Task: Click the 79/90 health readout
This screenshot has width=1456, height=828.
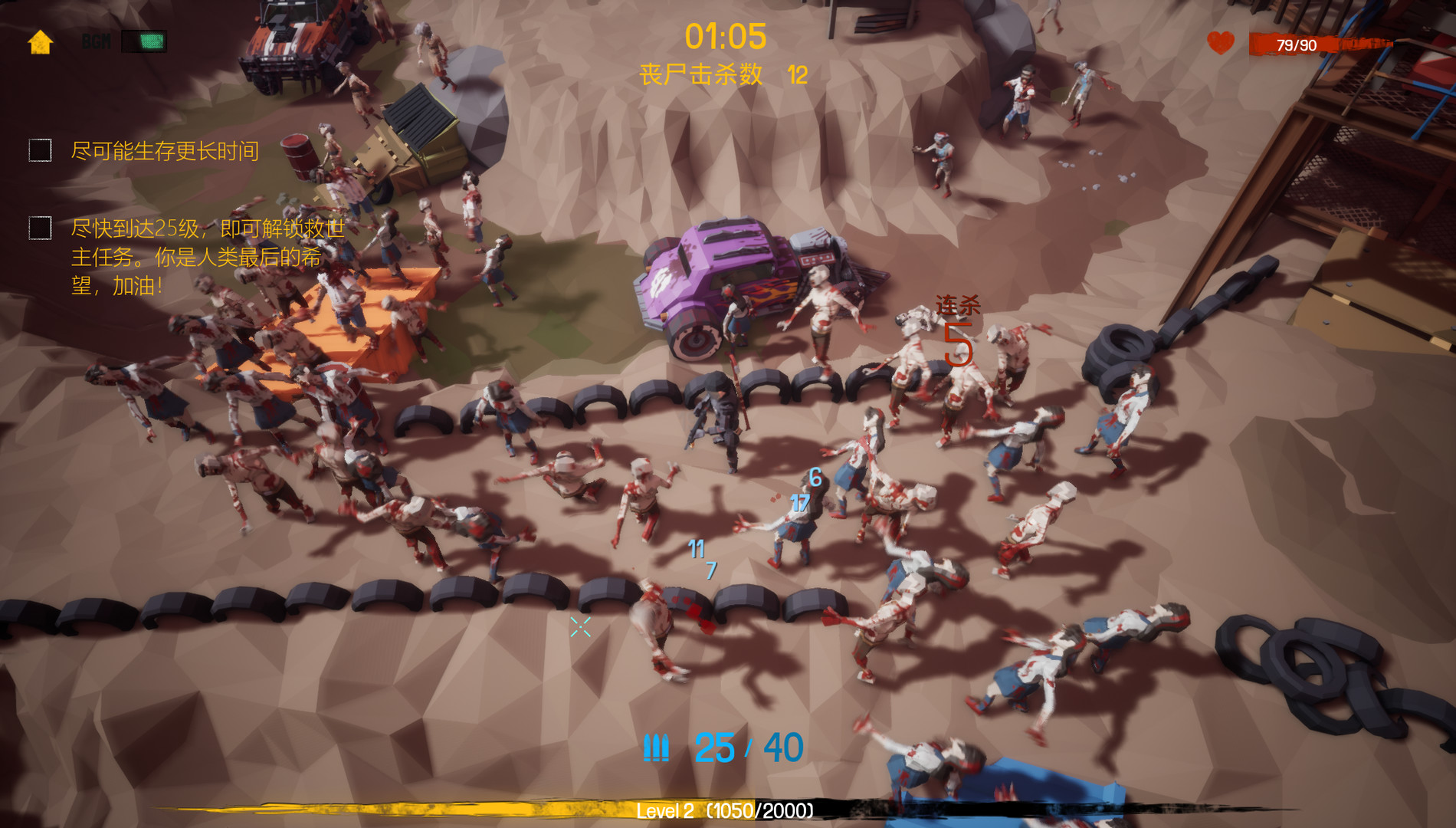Action: (x=1296, y=44)
